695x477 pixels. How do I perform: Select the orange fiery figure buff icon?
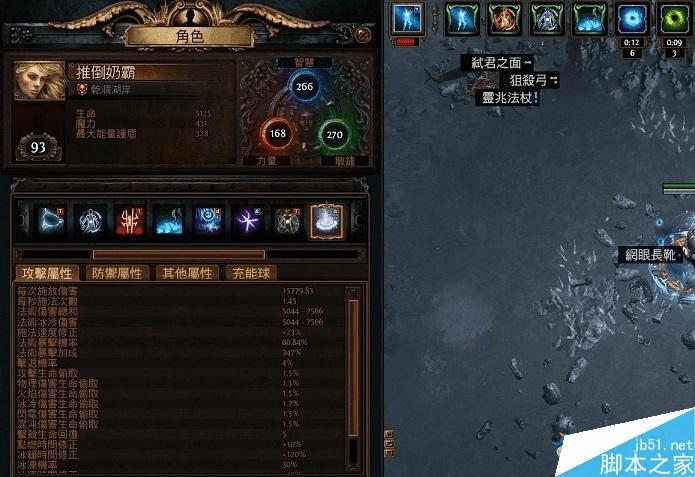click(504, 17)
